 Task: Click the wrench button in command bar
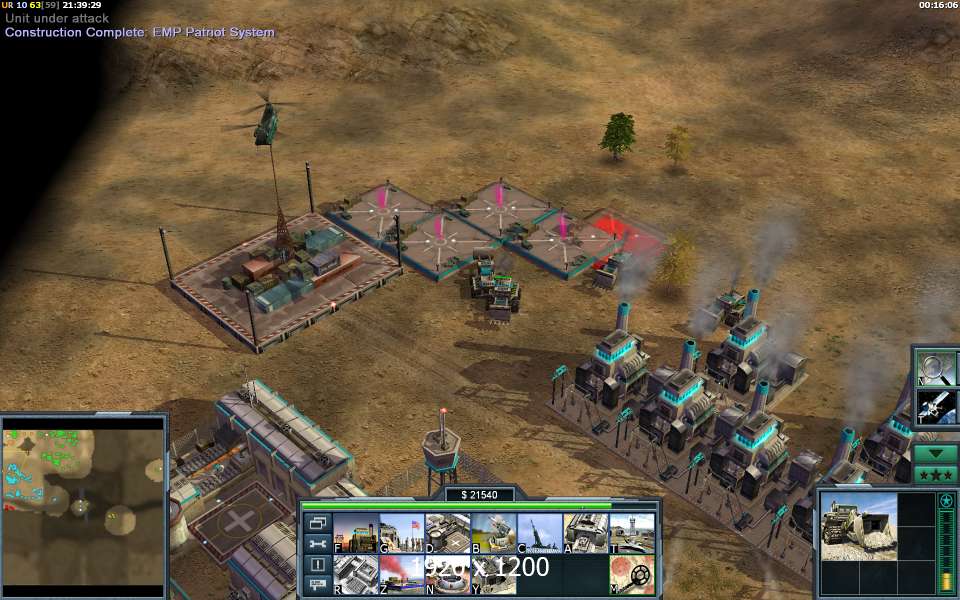pyautogui.click(x=317, y=543)
